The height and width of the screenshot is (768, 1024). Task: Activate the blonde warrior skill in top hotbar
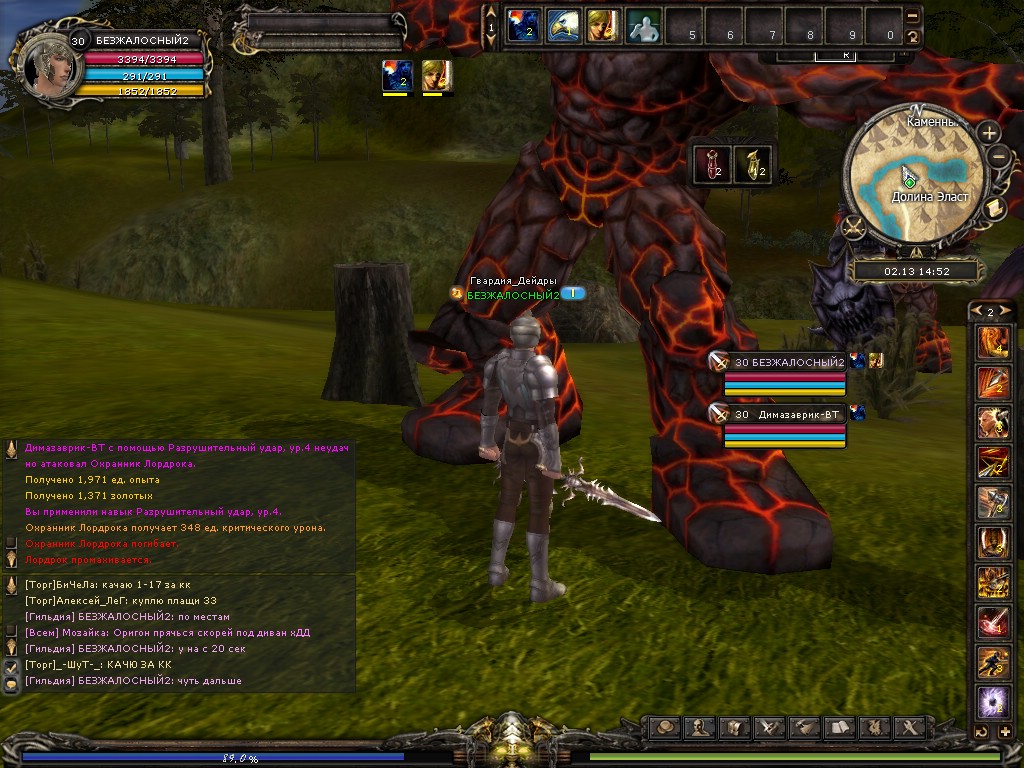[603, 26]
